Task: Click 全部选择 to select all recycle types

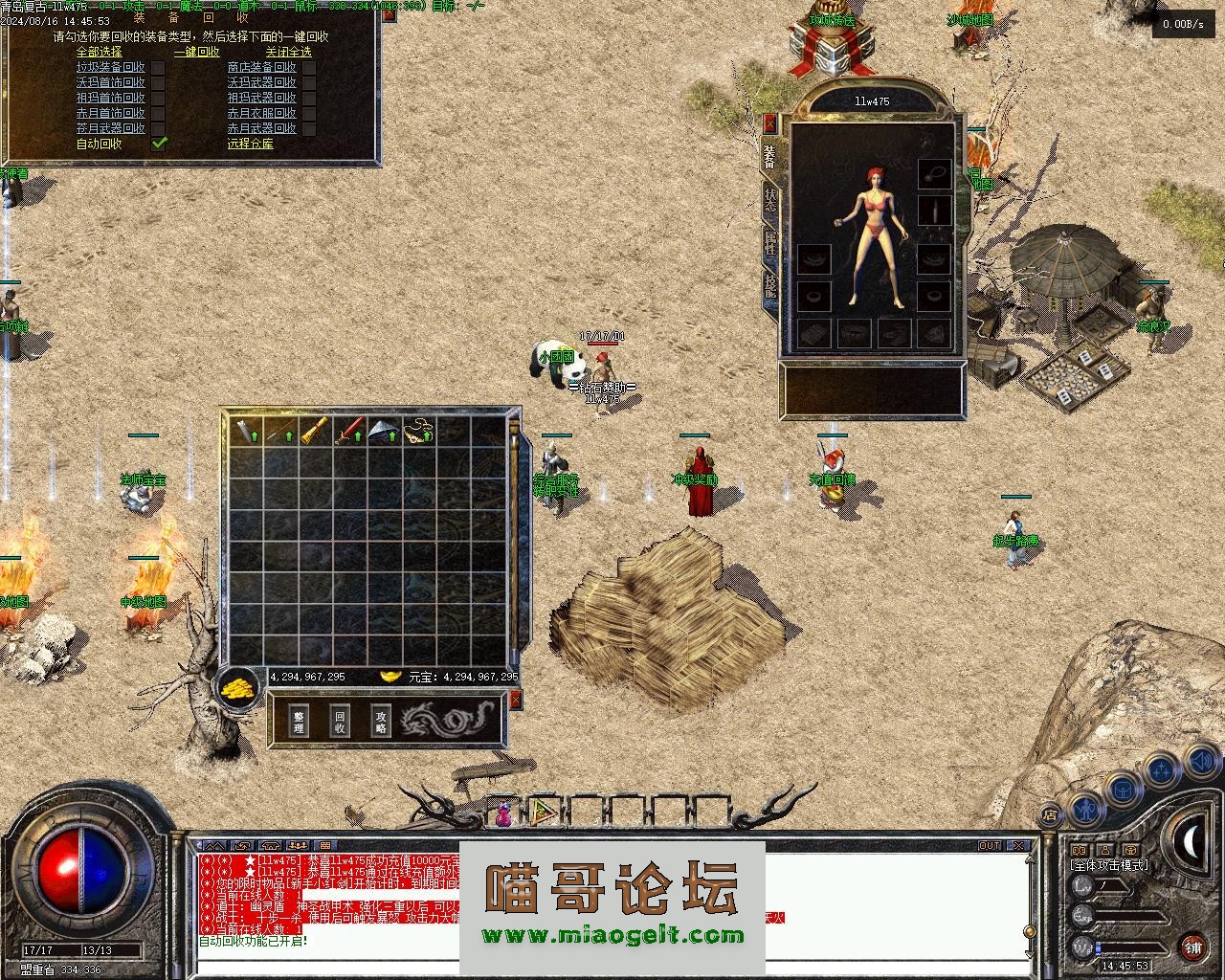Action: 100,52
